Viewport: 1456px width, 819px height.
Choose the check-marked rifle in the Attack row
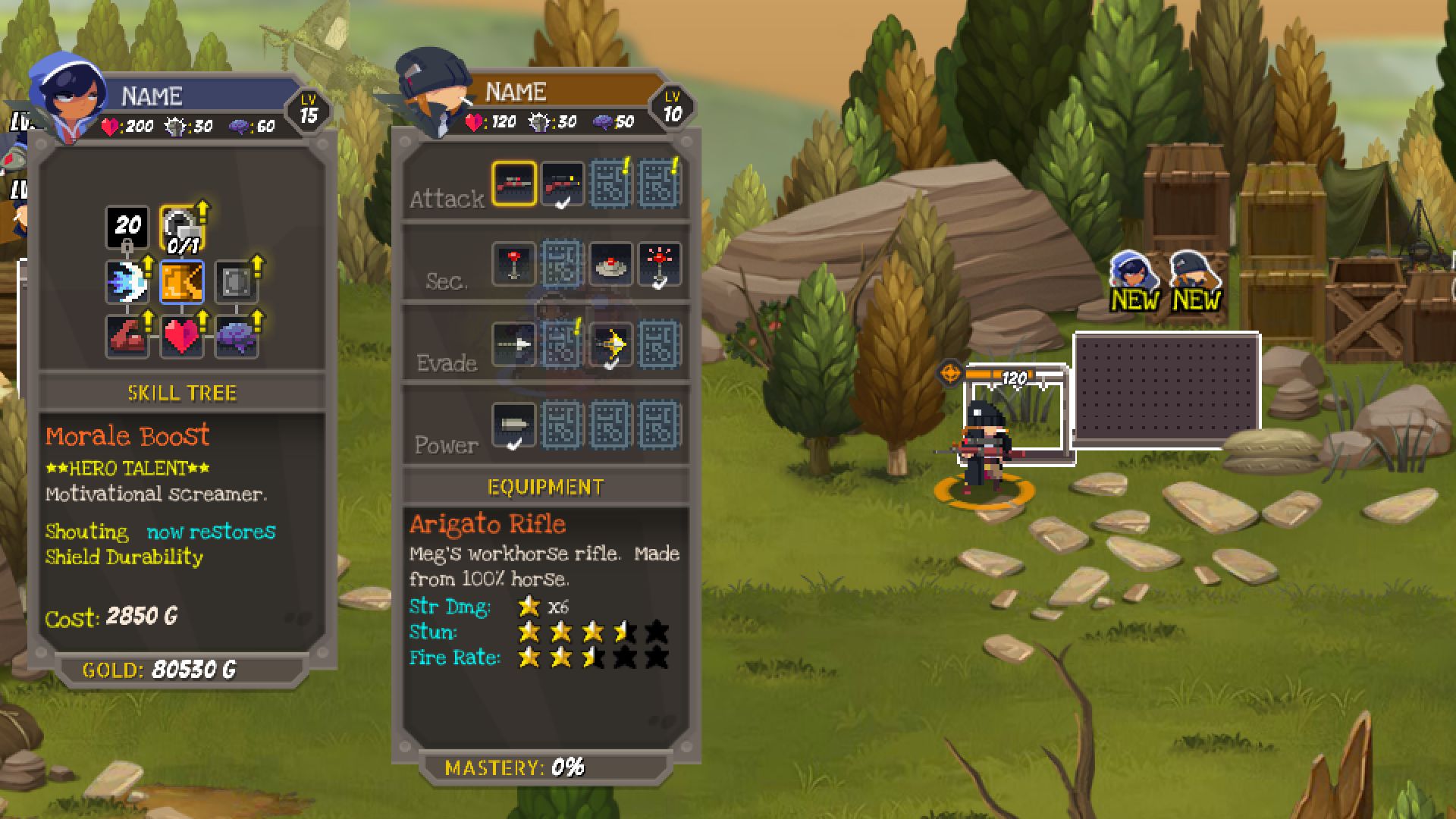pos(562,184)
